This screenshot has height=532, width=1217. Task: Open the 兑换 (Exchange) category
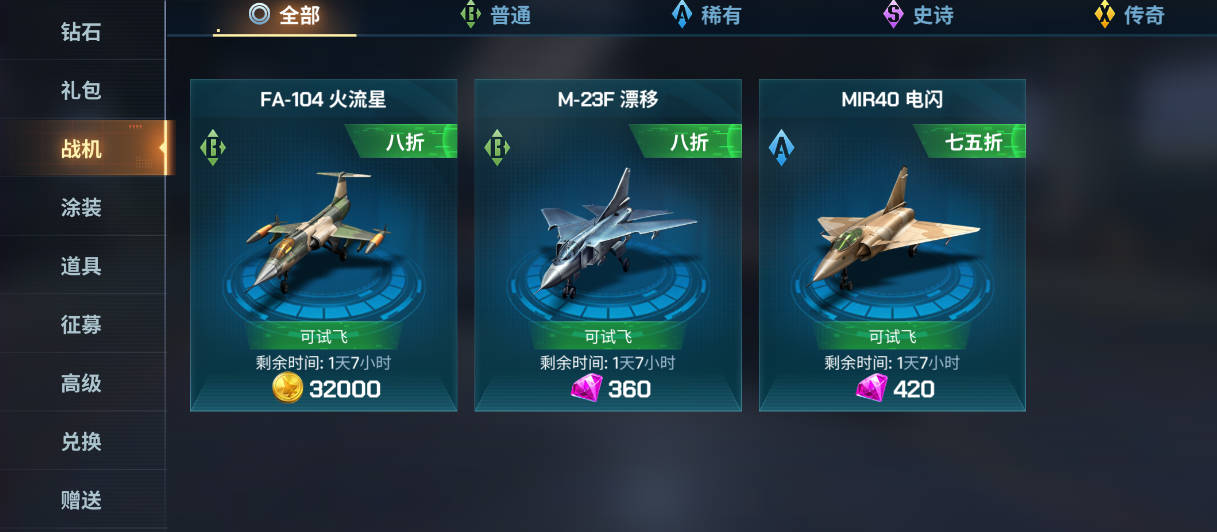[81, 442]
